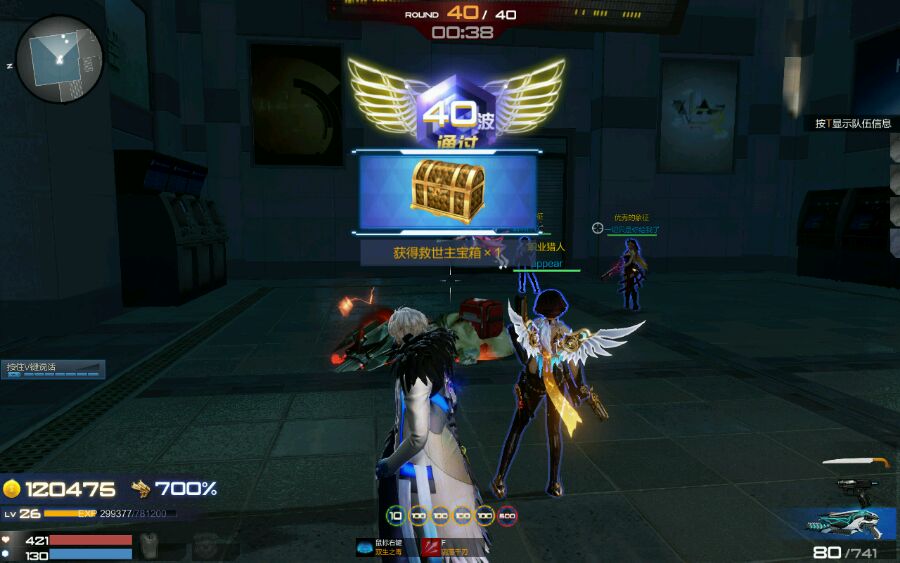Select the white machete melee weapon

(x=855, y=463)
